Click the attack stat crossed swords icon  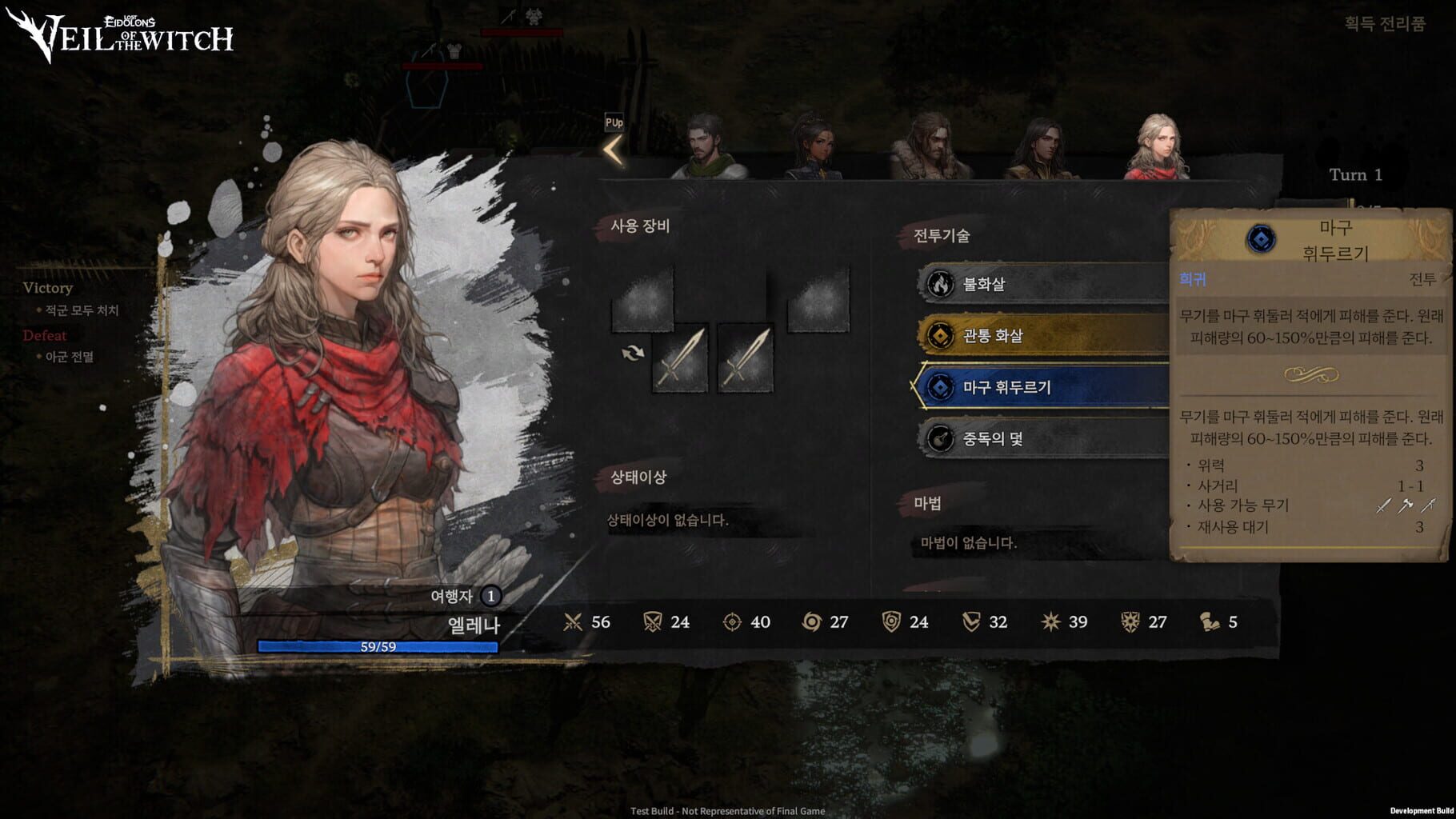[574, 621]
